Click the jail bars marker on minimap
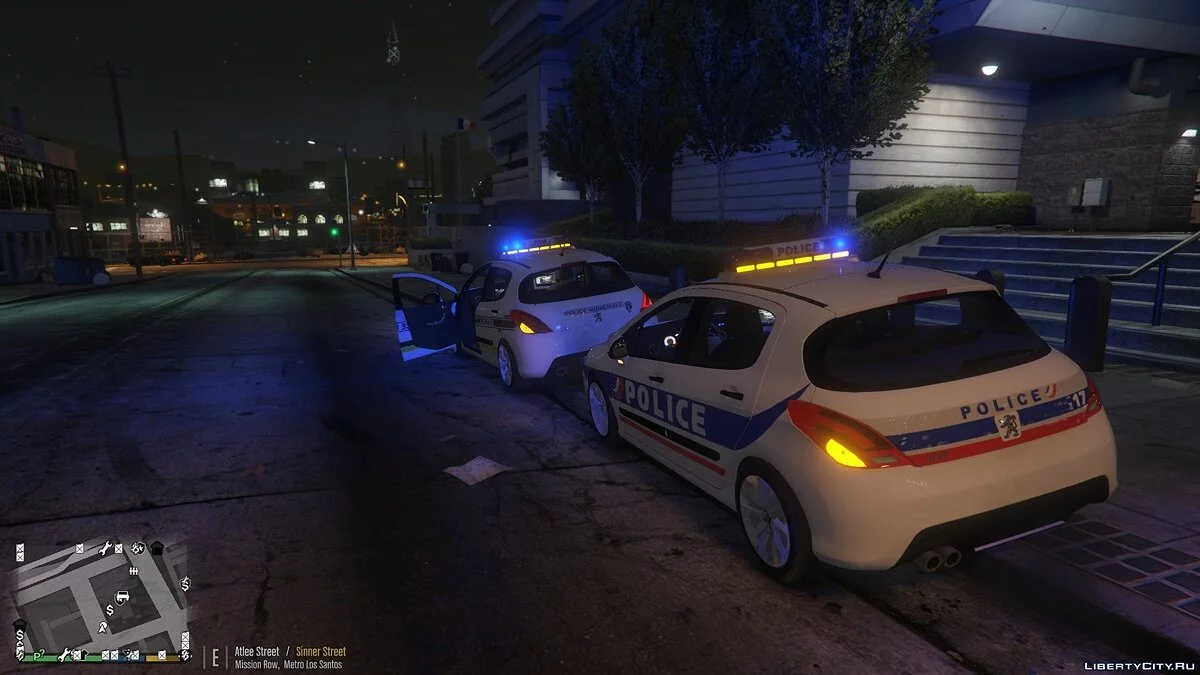The height and width of the screenshot is (675, 1200). click(133, 570)
